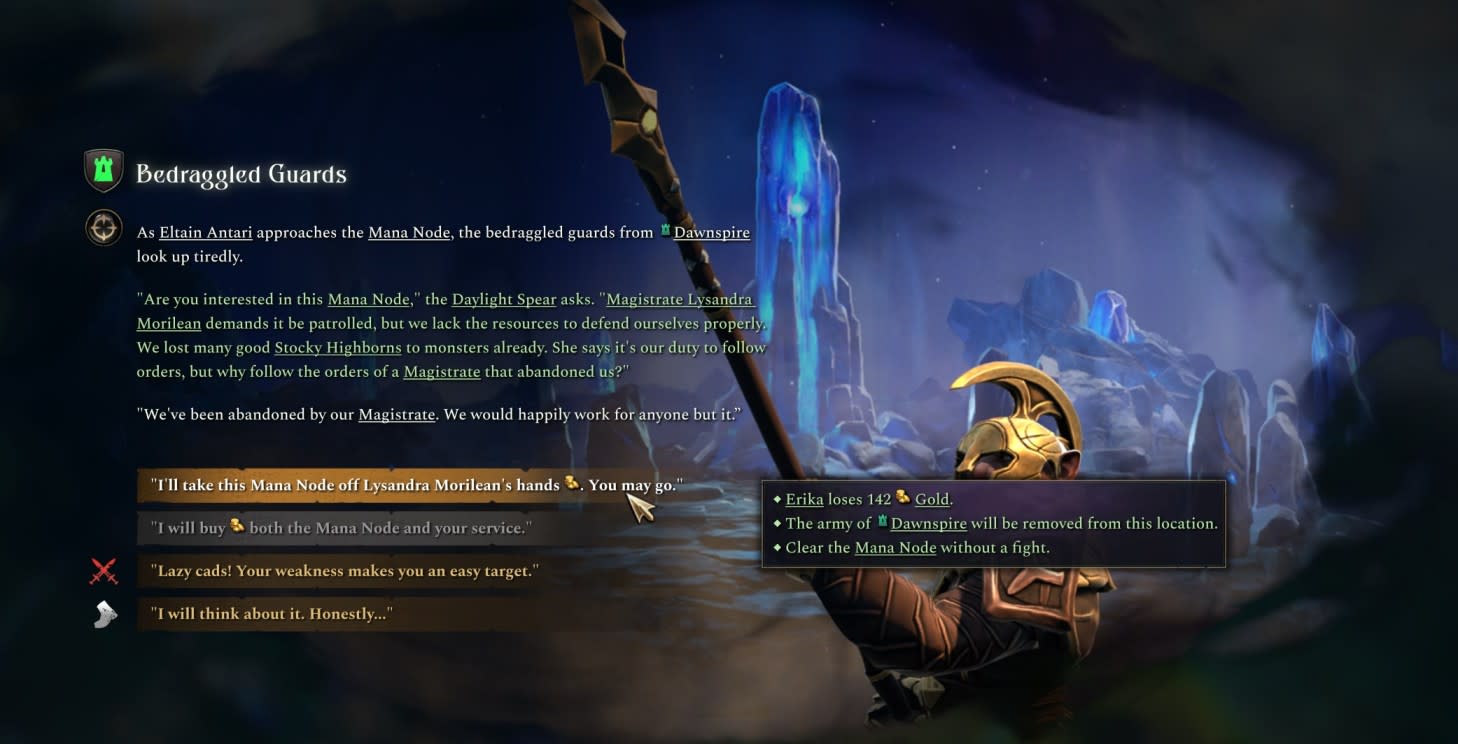Image resolution: width=1458 pixels, height=744 pixels.
Task: Select "I will buy both the Mana Node" option
Action: [340, 528]
